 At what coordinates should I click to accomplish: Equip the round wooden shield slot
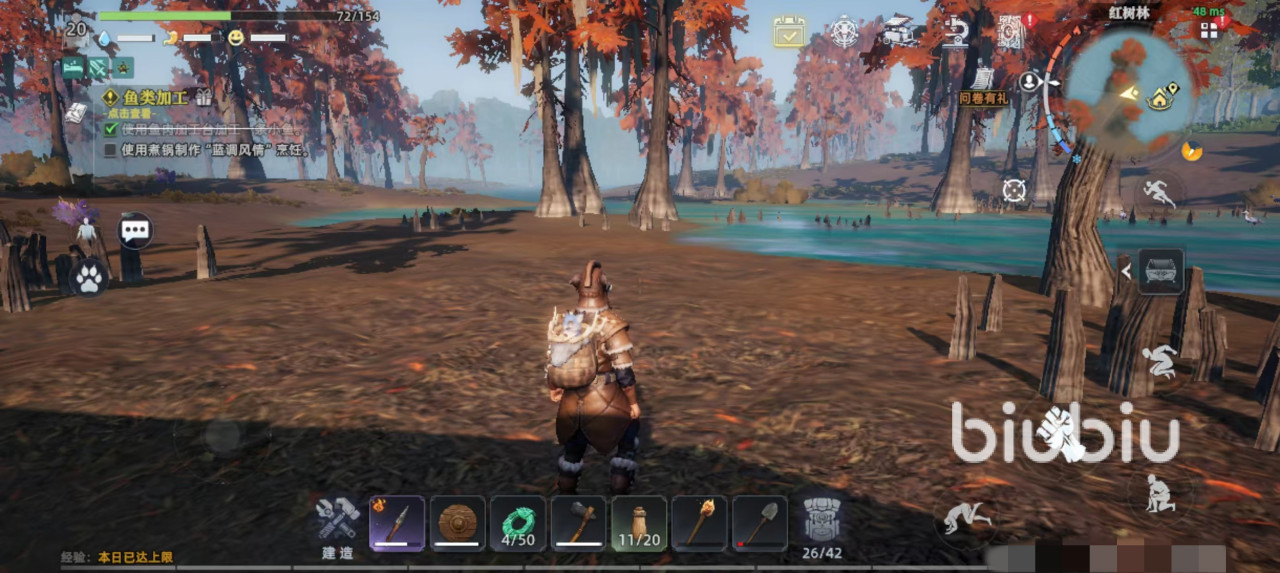(x=458, y=523)
